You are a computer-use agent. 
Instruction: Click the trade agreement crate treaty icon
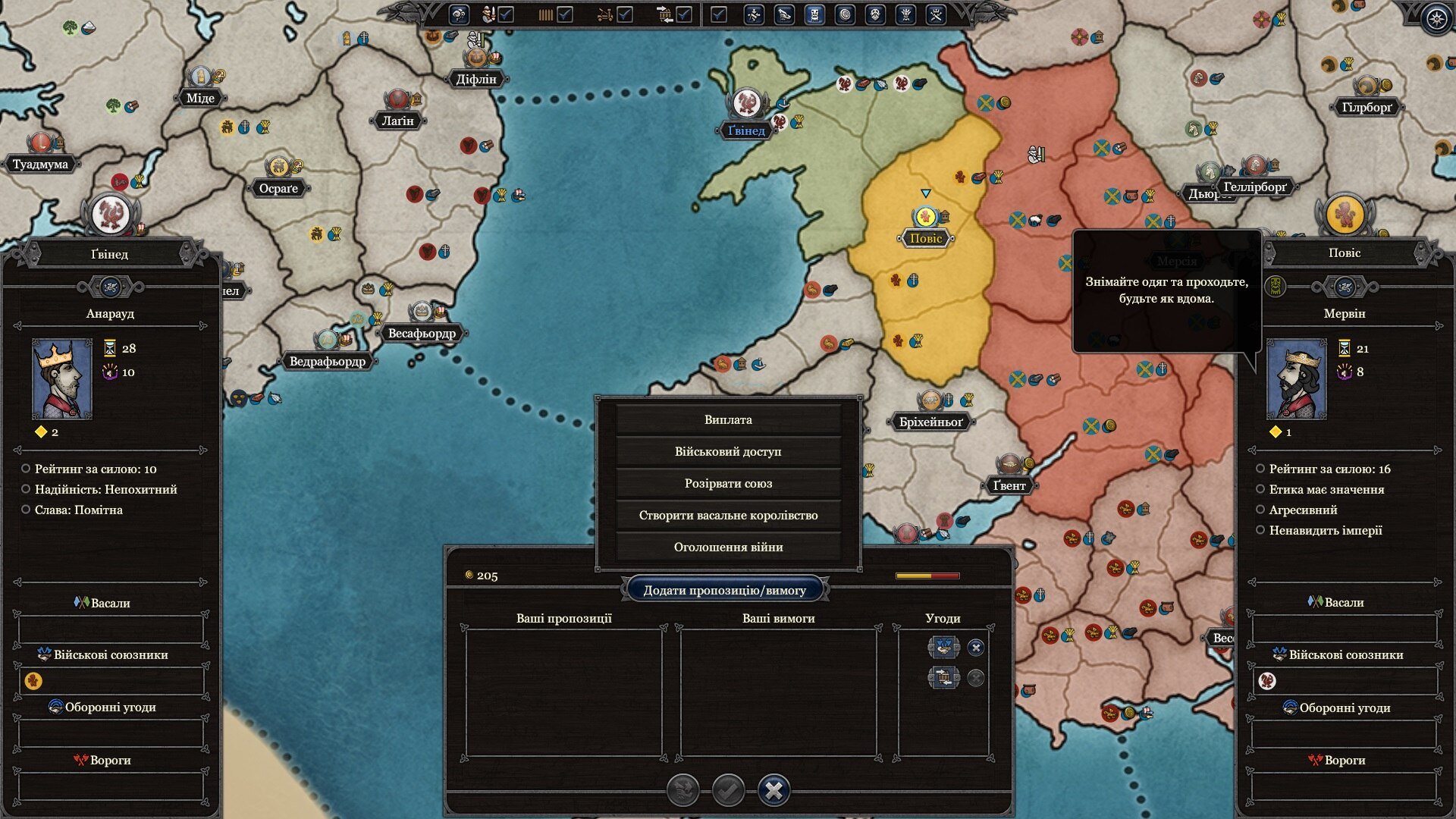click(x=943, y=677)
